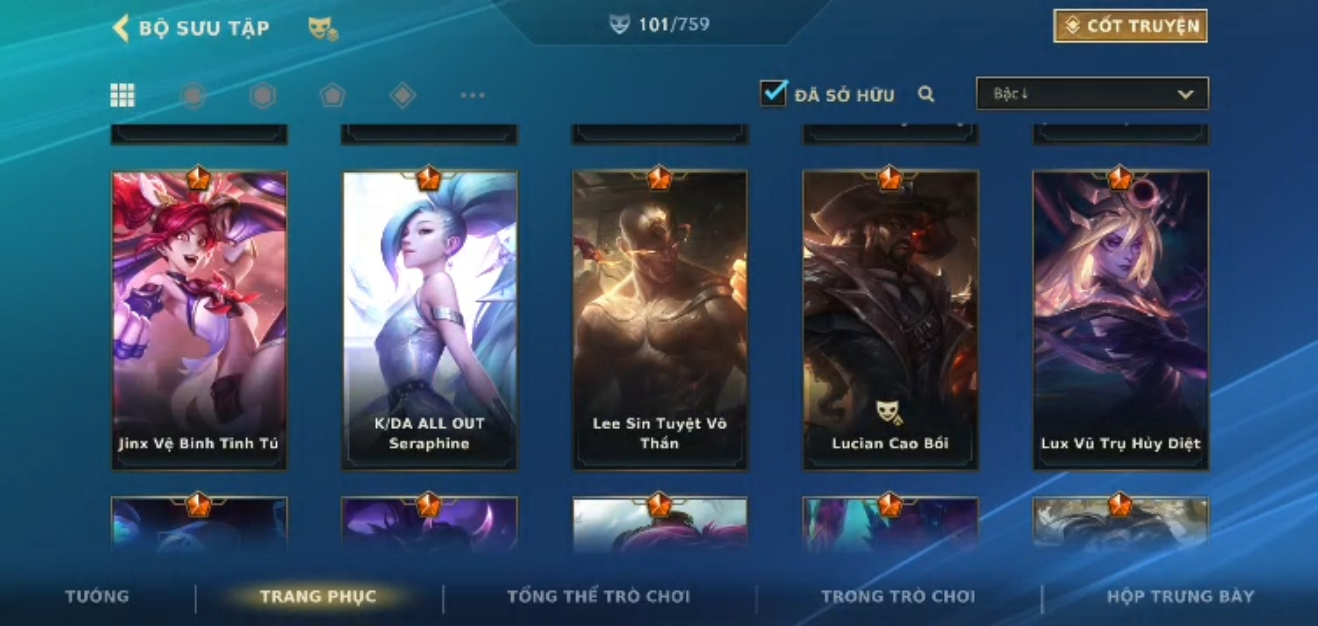Choose the diamond rarity filter
1318x626 pixels.
pyautogui.click(x=402, y=95)
